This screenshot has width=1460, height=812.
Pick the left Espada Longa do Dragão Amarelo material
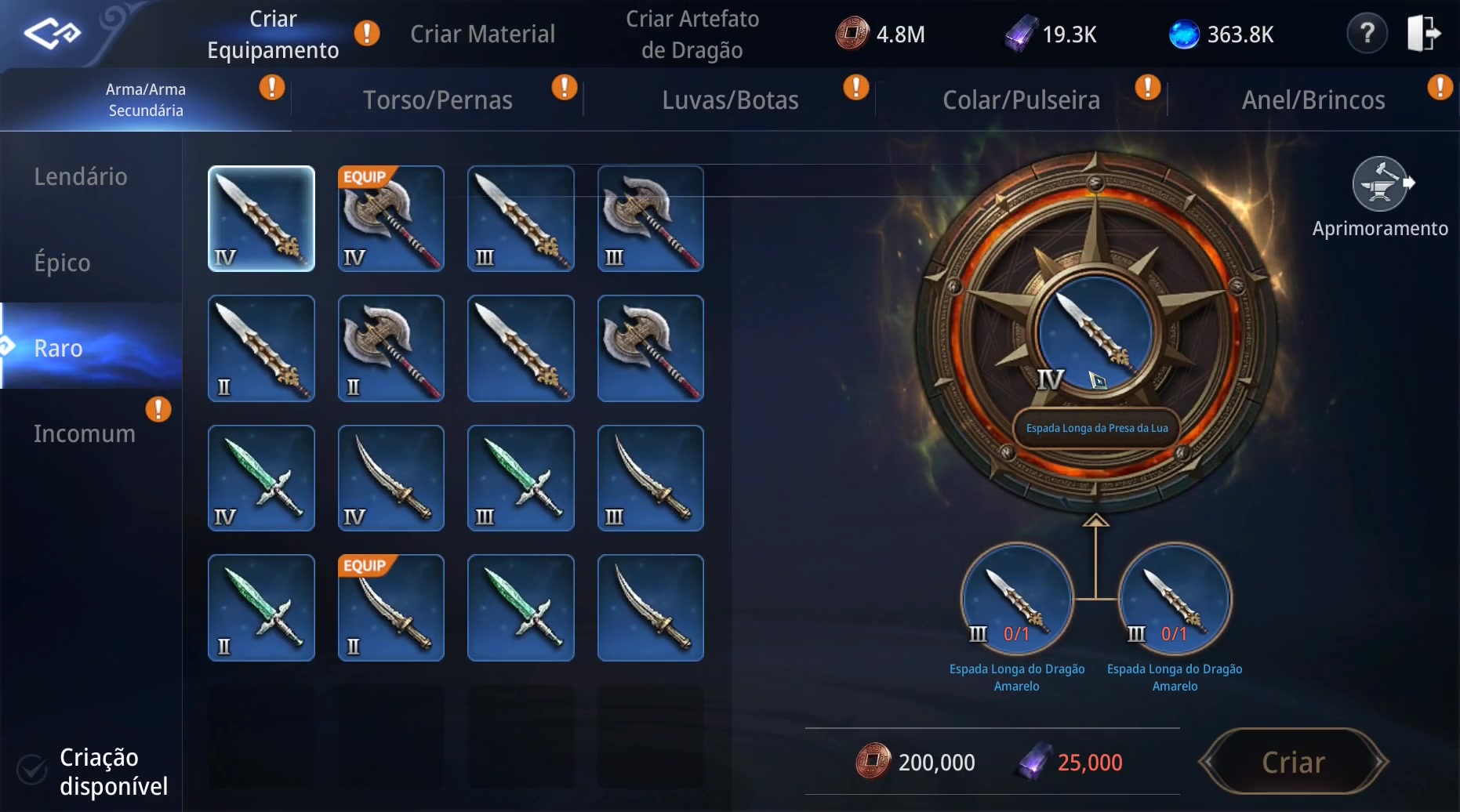click(1017, 600)
